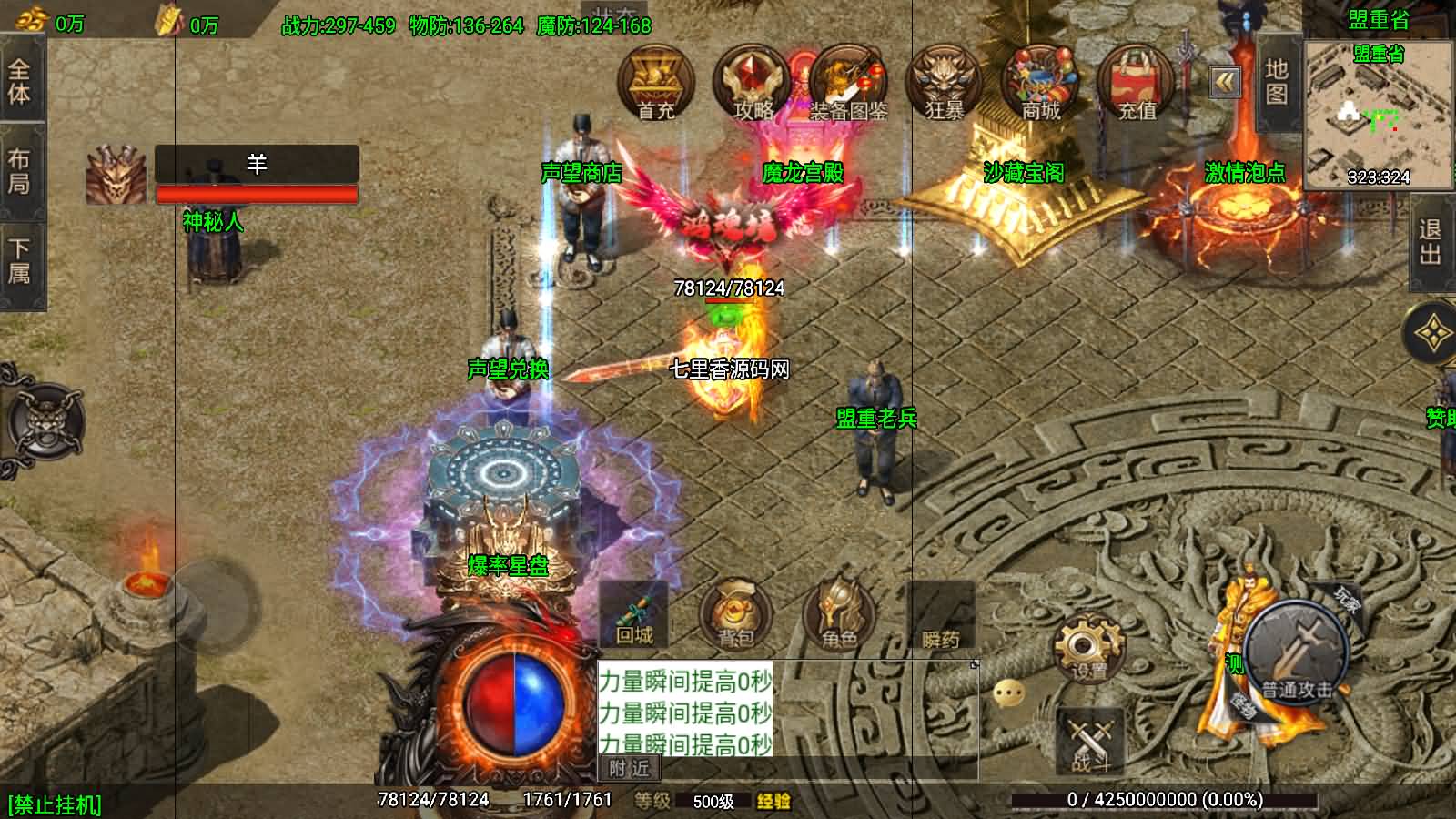Viewport: 1456px width, 819px height.
Task: Open the 首充 first-recharge chest icon
Action: point(655,84)
